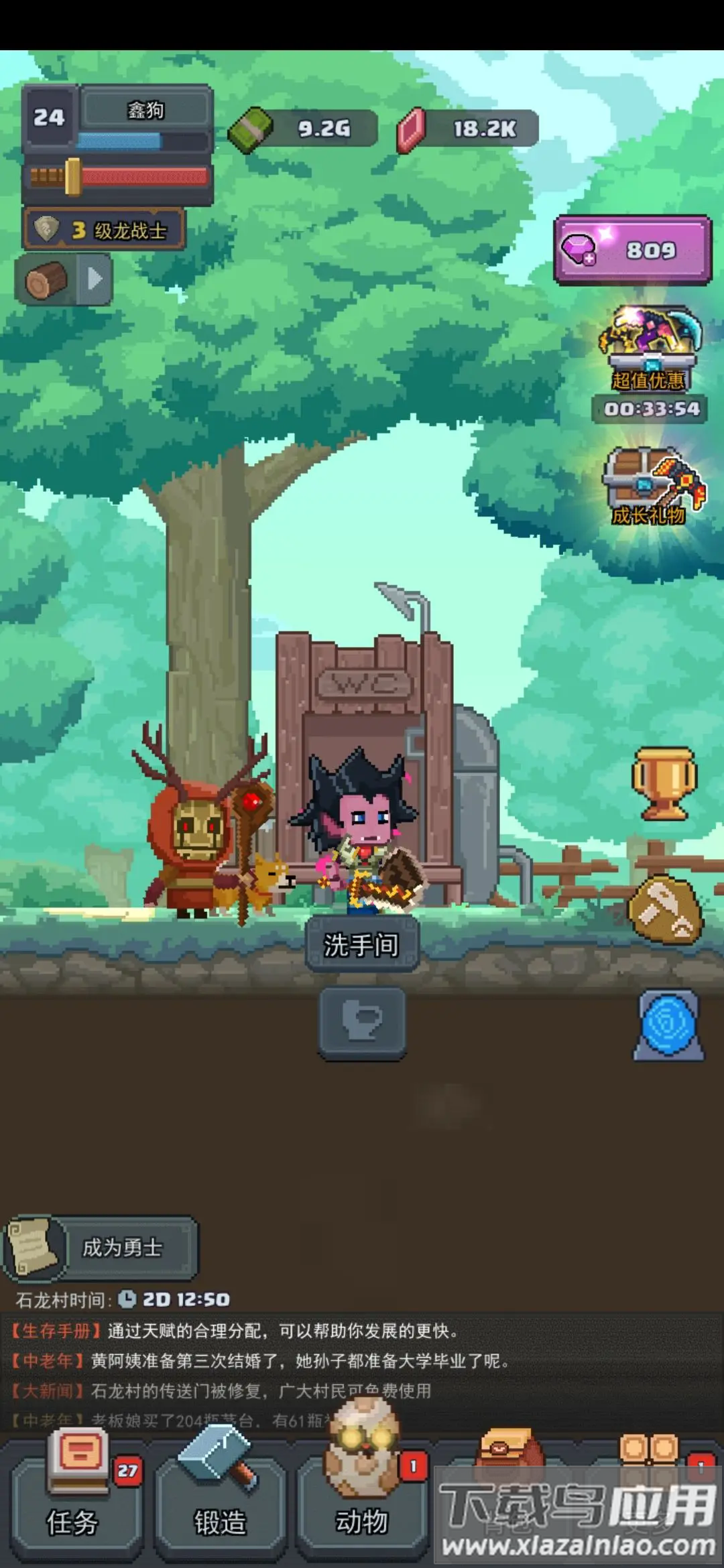The width and height of the screenshot is (724, 1568).
Task: Tap the 成为勇士 quest tracker
Action: pos(102,1247)
